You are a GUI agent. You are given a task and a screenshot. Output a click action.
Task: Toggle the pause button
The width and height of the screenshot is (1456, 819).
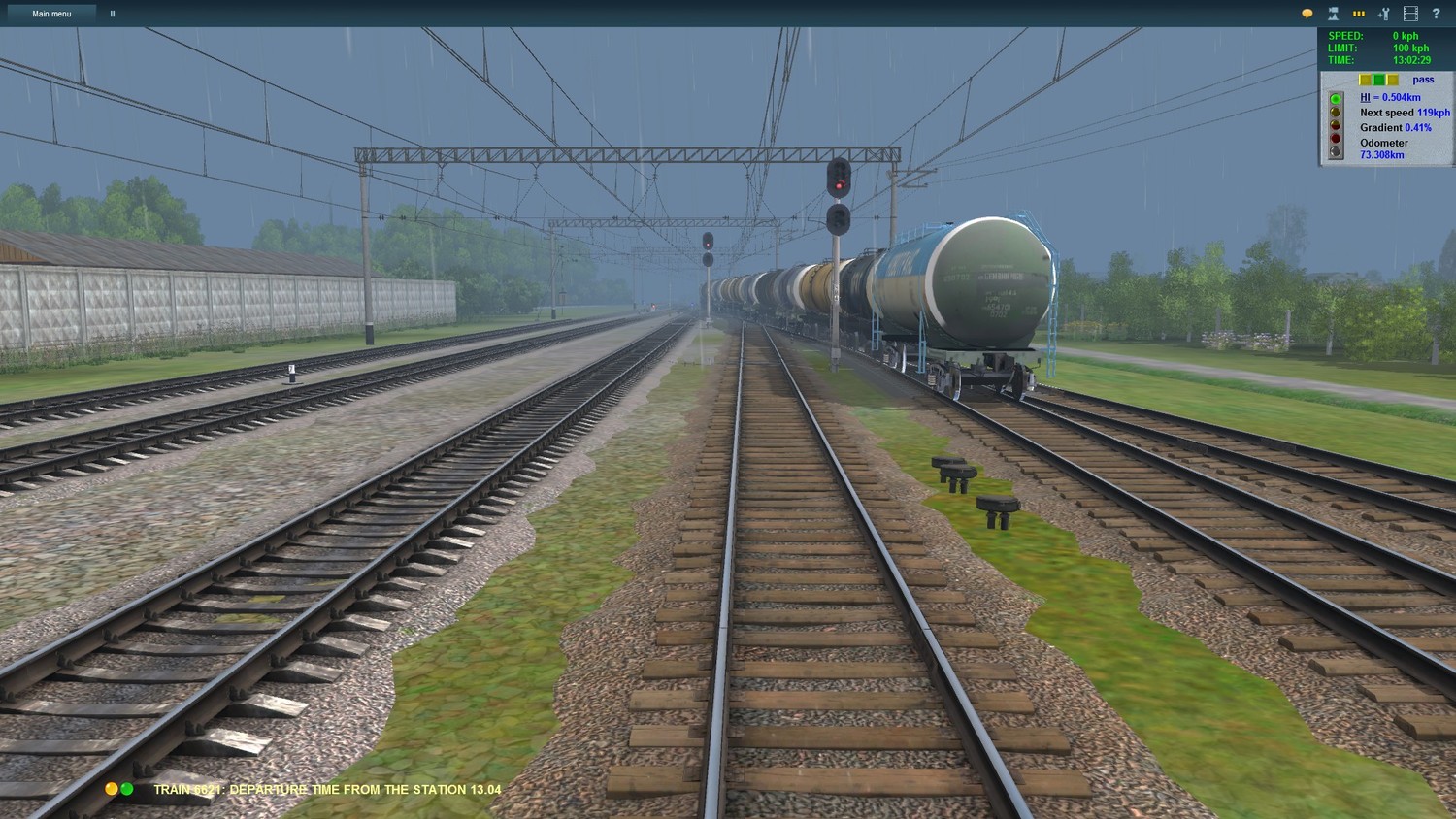pyautogui.click(x=113, y=14)
